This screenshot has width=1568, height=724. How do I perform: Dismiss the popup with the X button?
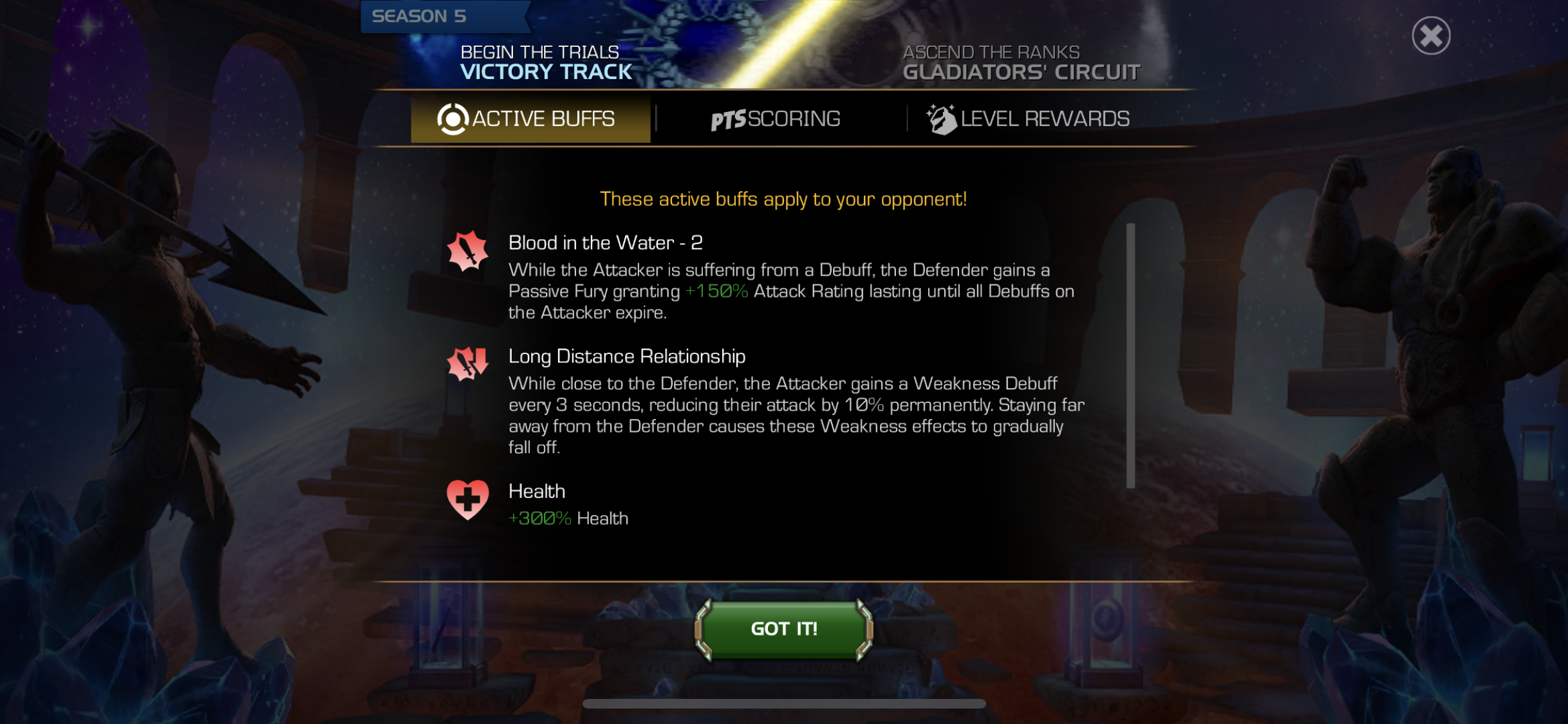point(1432,37)
